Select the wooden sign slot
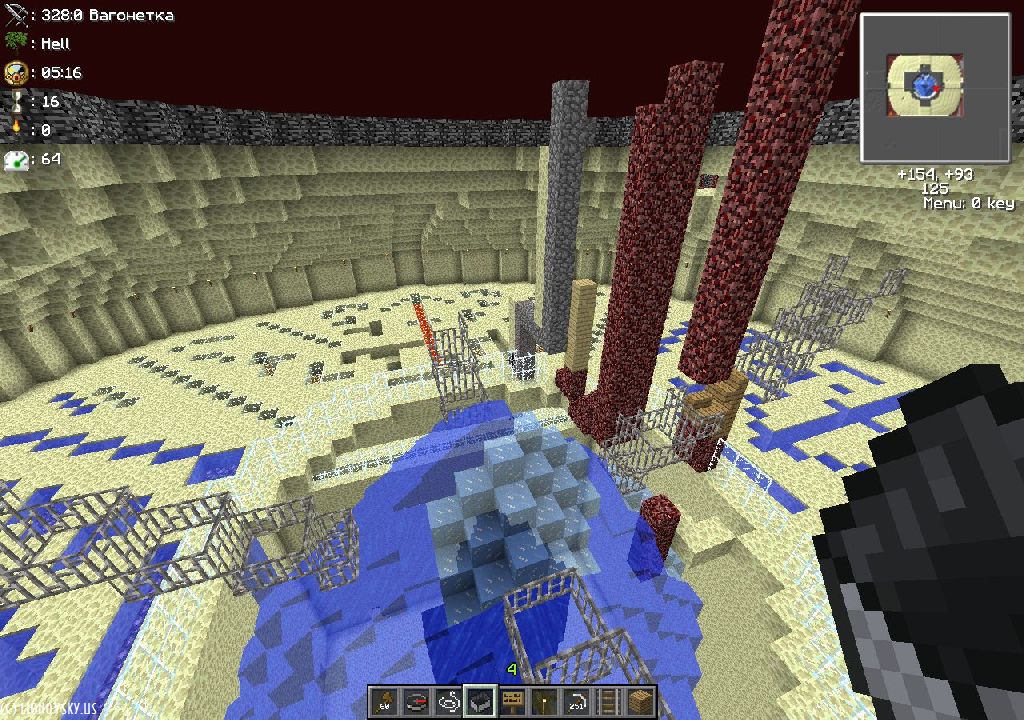1024x720 pixels. pyautogui.click(x=512, y=701)
